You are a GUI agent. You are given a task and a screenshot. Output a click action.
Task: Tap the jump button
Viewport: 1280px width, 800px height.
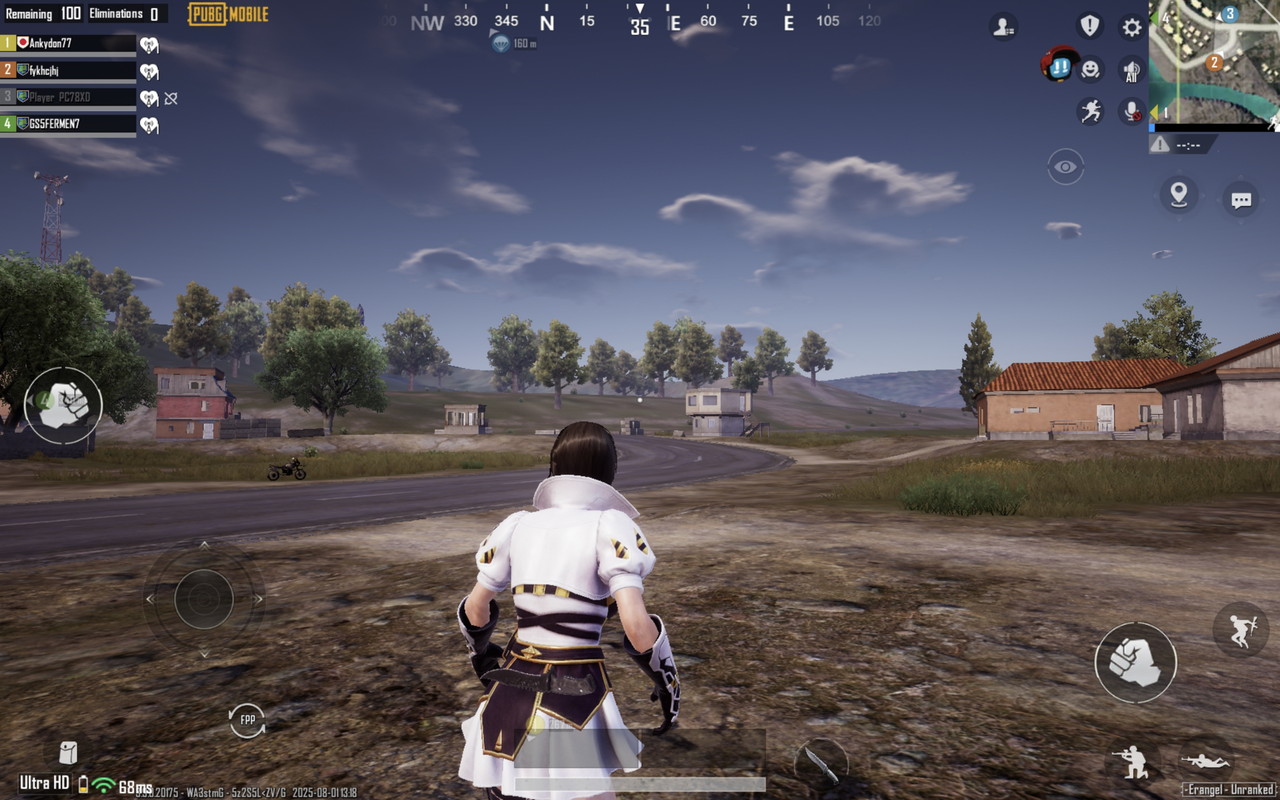(1240, 629)
